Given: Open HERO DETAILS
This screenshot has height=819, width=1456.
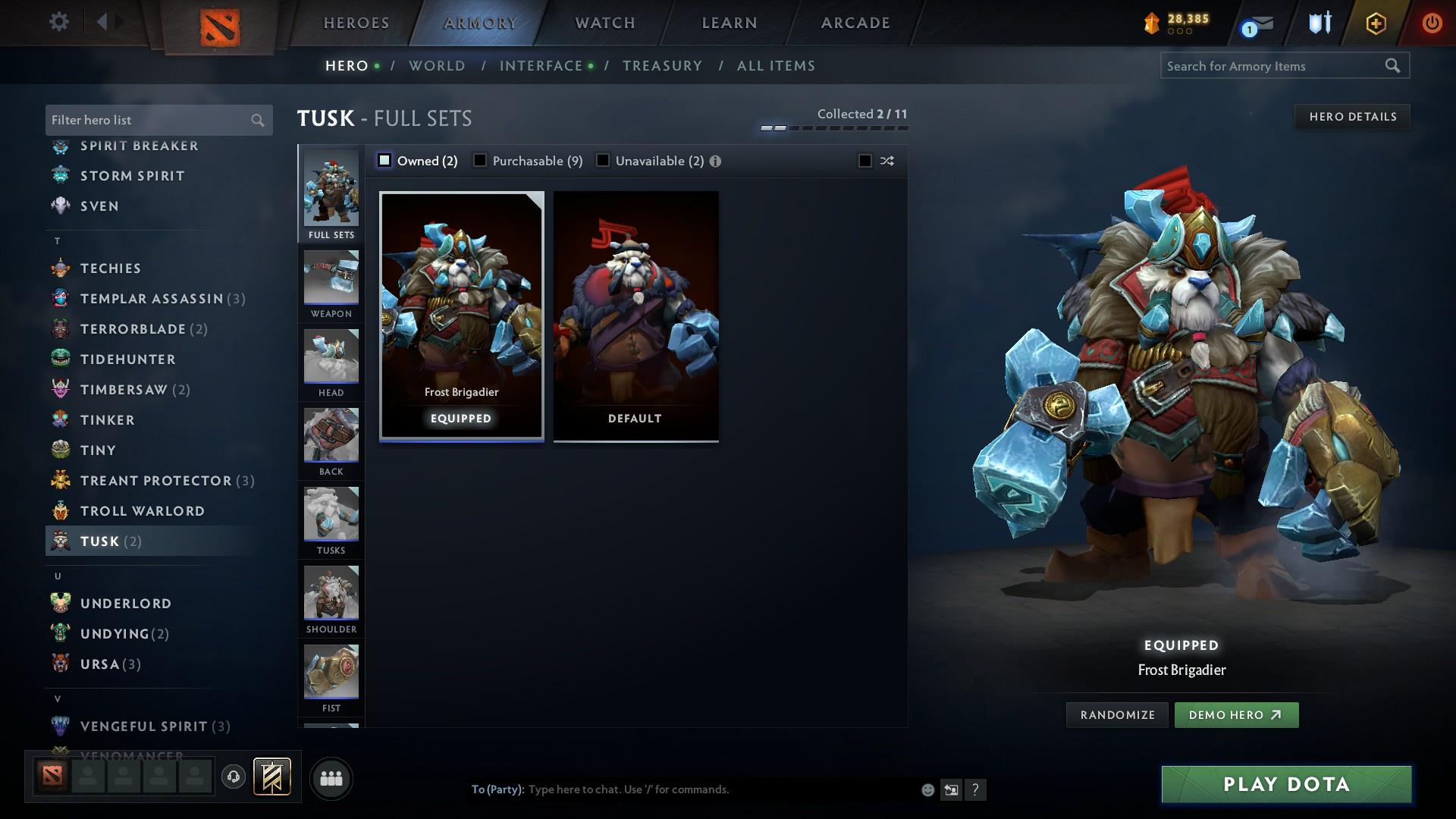Looking at the screenshot, I should (1352, 116).
